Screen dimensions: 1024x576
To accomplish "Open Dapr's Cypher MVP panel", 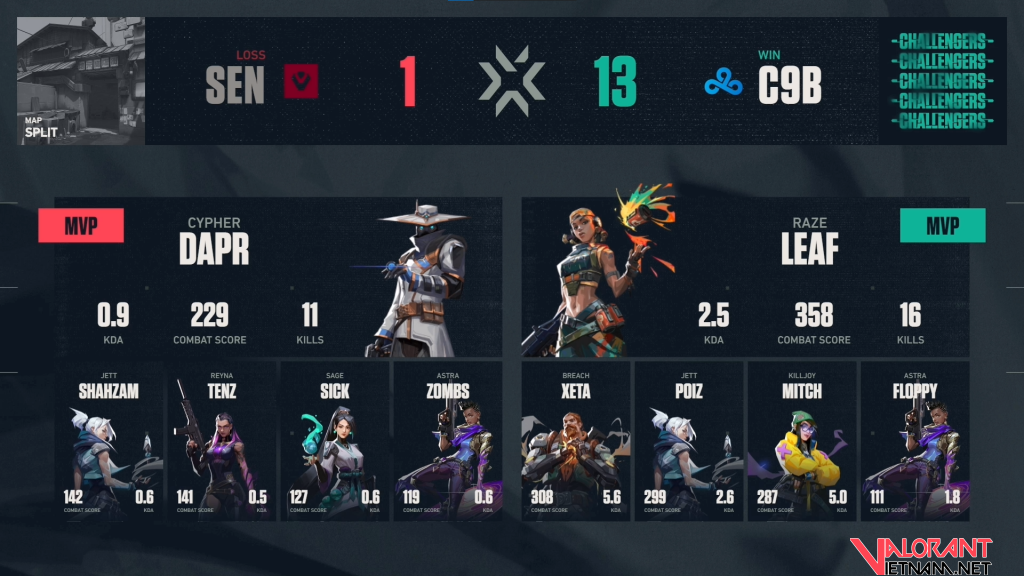I will pyautogui.click(x=278, y=277).
